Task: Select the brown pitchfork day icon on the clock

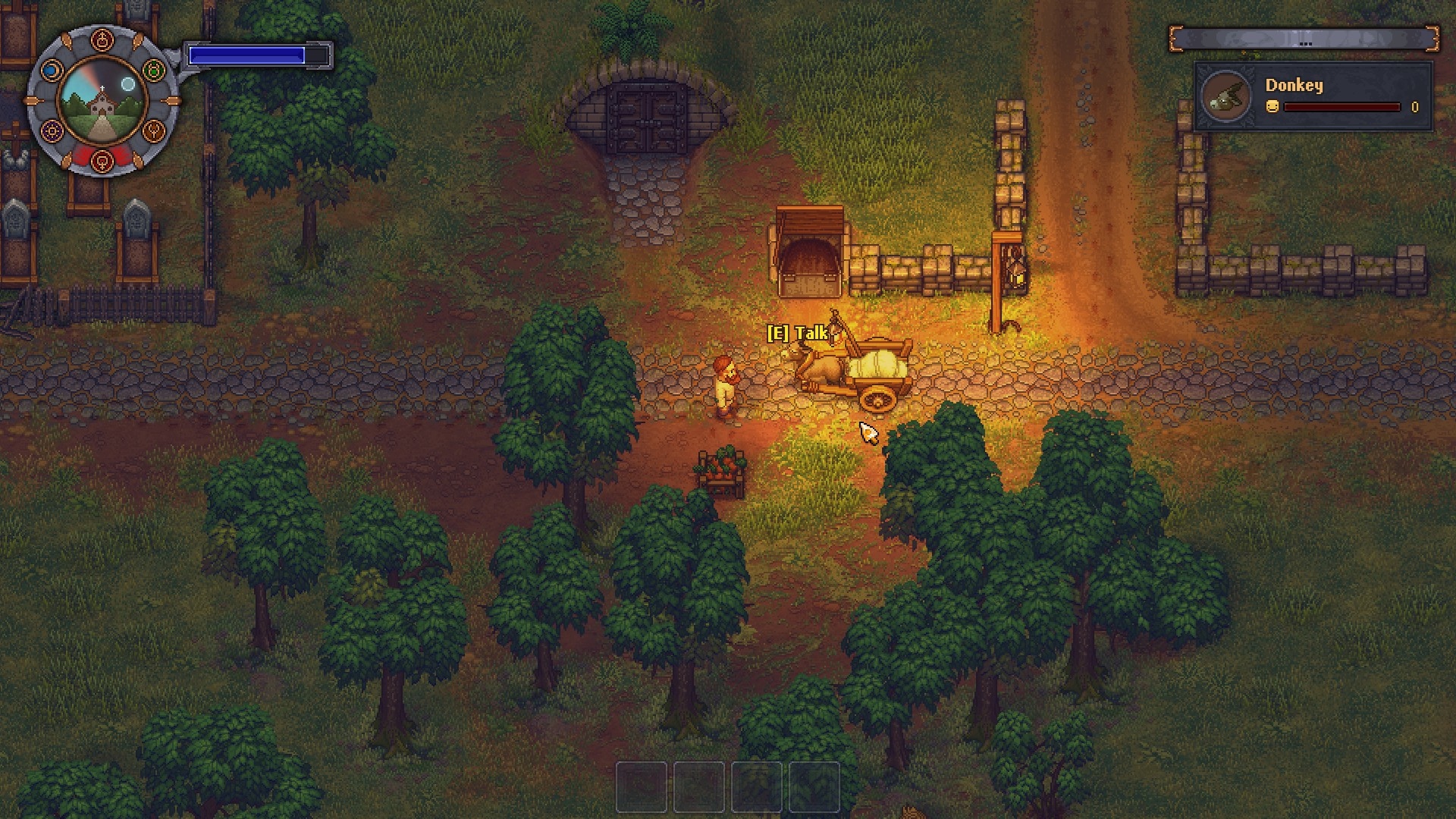Action: tap(155, 130)
